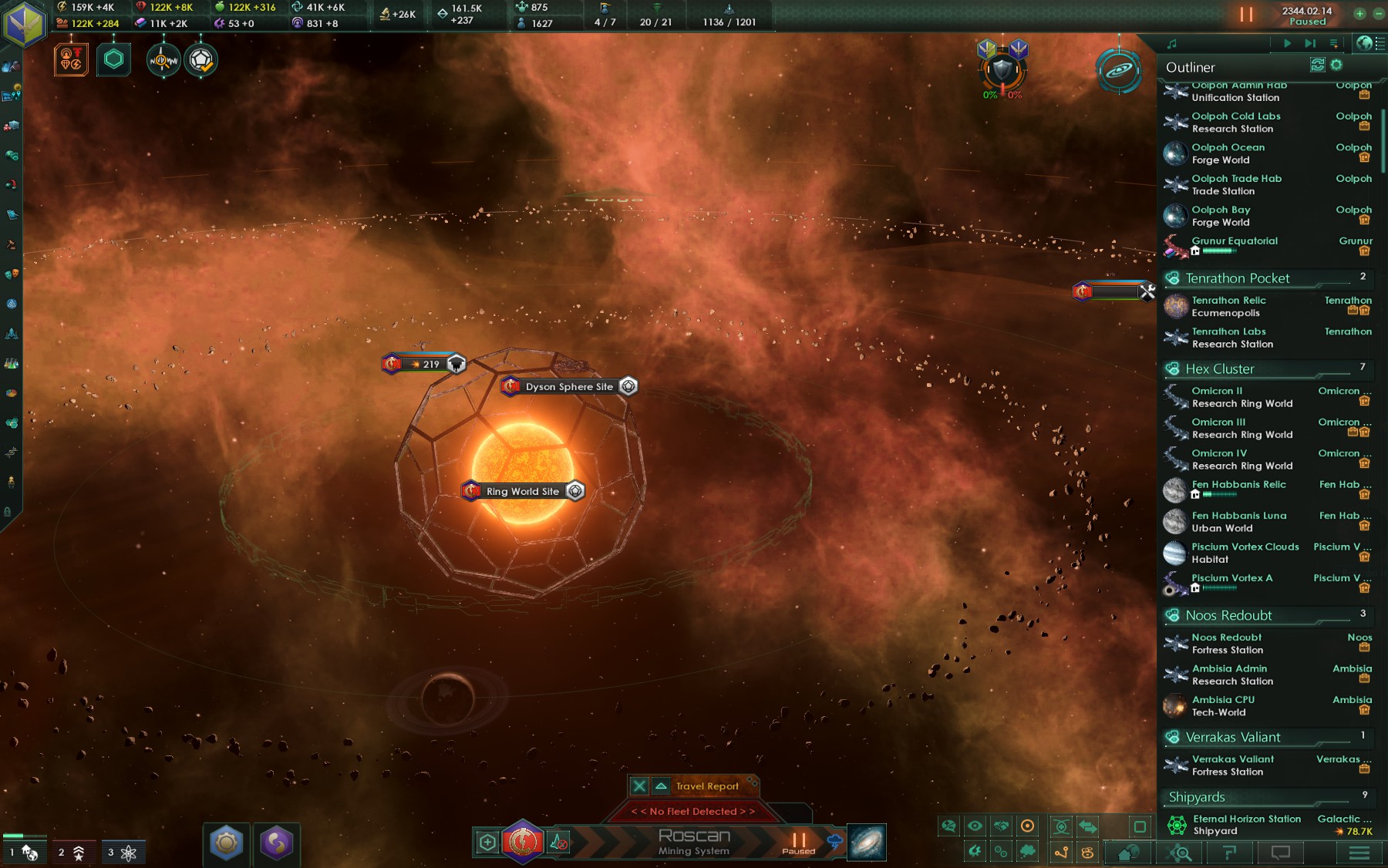Select Verrakas Valiant Fortress Station
The width and height of the screenshot is (1388, 868).
coord(1232,765)
